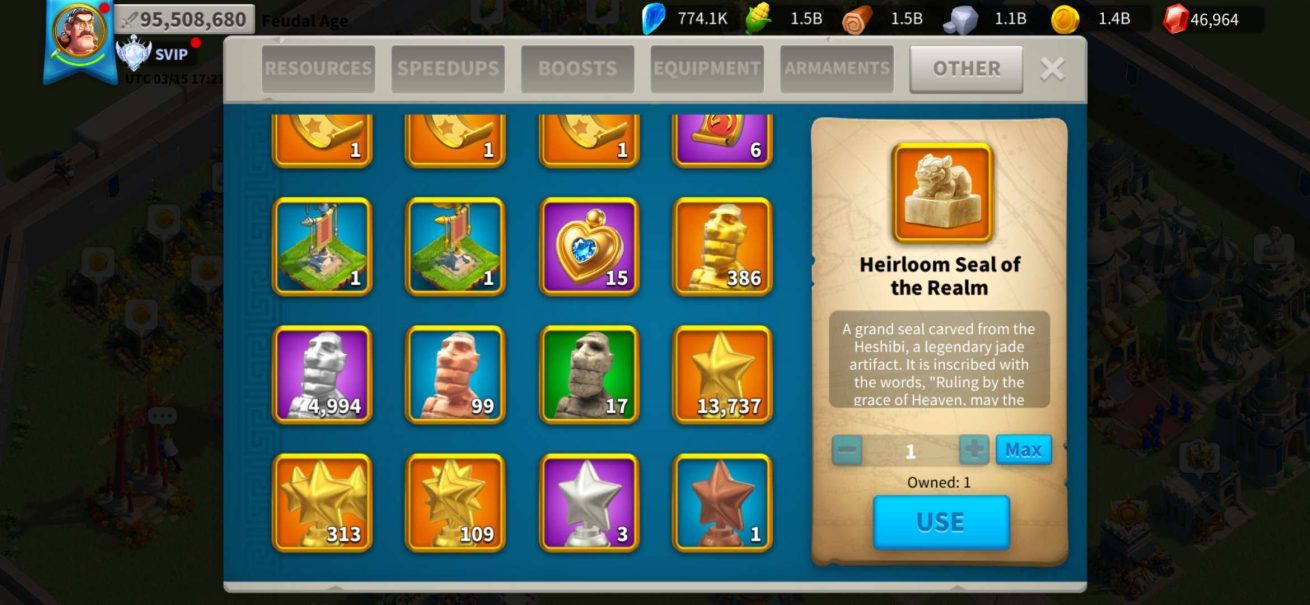The width and height of the screenshot is (1310, 605).
Task: Select the silver star trophy item
Action: [589, 502]
